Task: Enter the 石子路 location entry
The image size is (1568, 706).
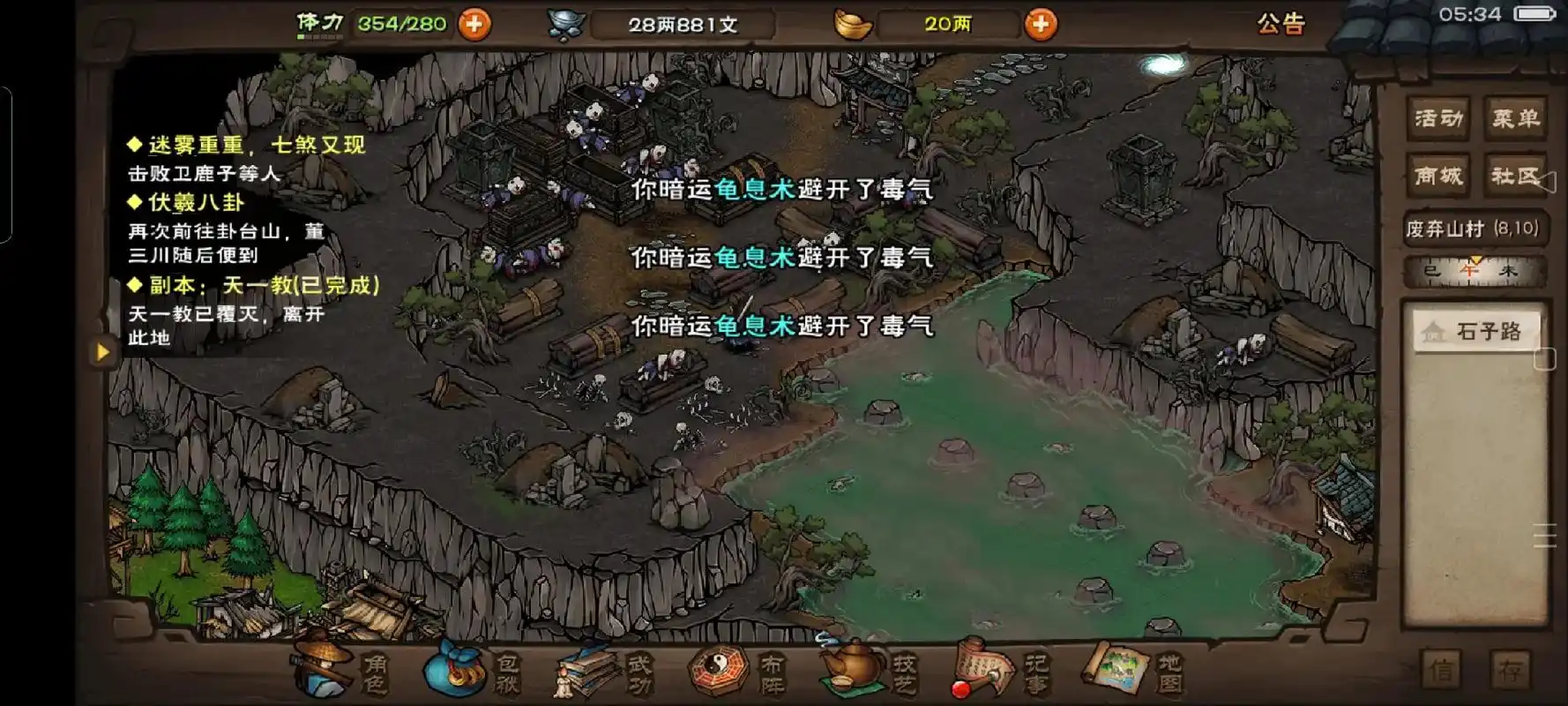Action: 1475,332
